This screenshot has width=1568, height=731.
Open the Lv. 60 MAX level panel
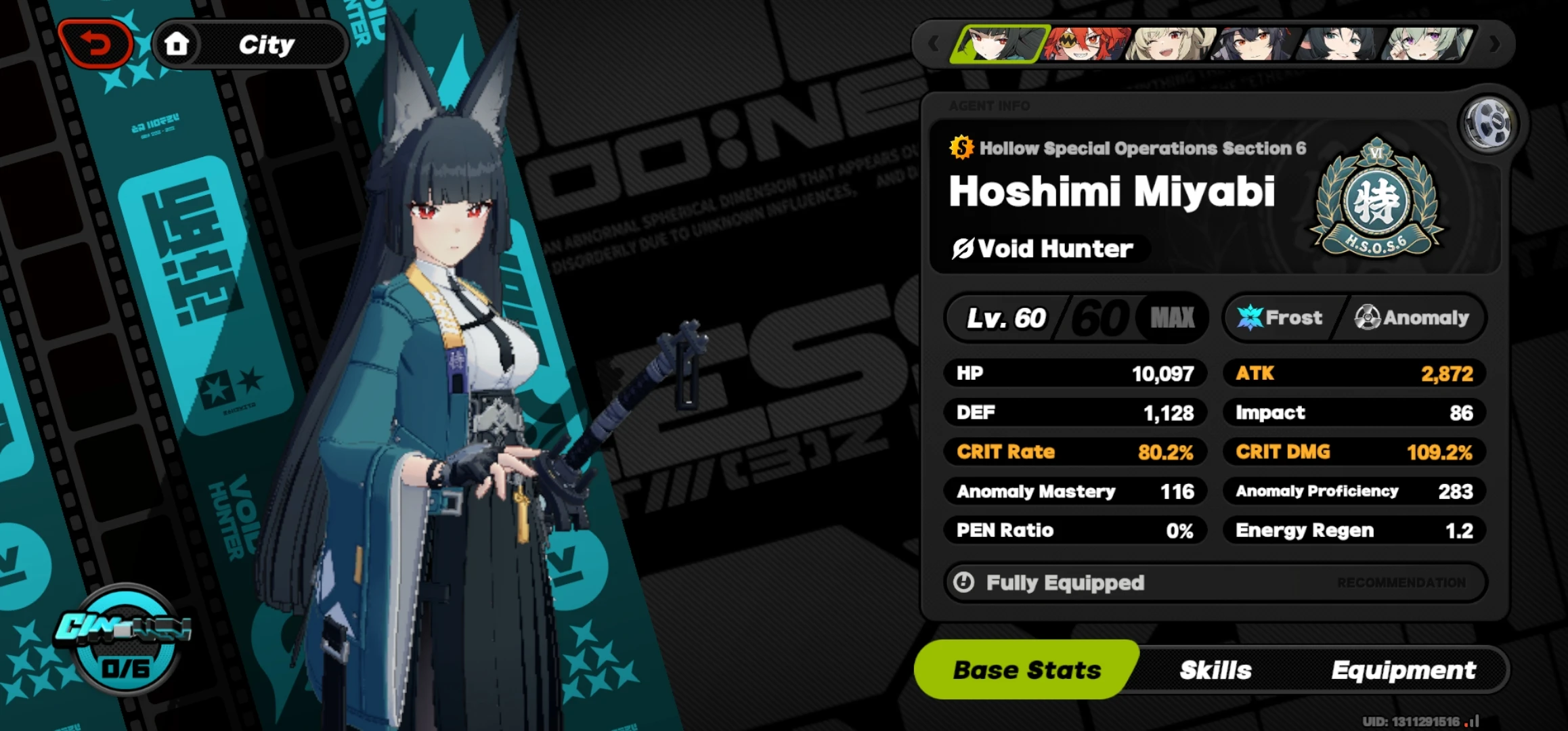[1076, 317]
